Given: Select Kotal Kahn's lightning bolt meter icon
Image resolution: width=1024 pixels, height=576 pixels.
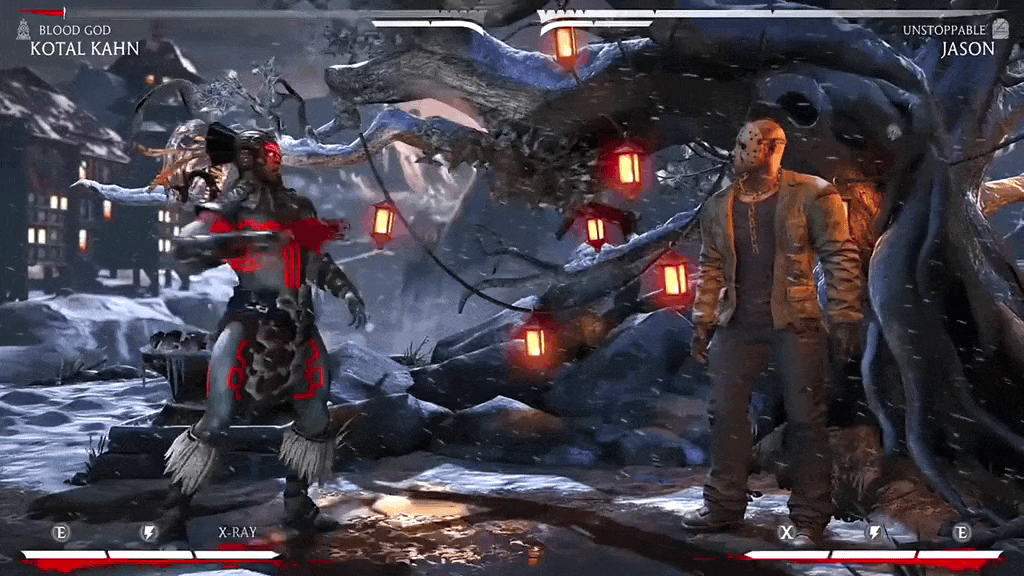Looking at the screenshot, I should tap(149, 533).
